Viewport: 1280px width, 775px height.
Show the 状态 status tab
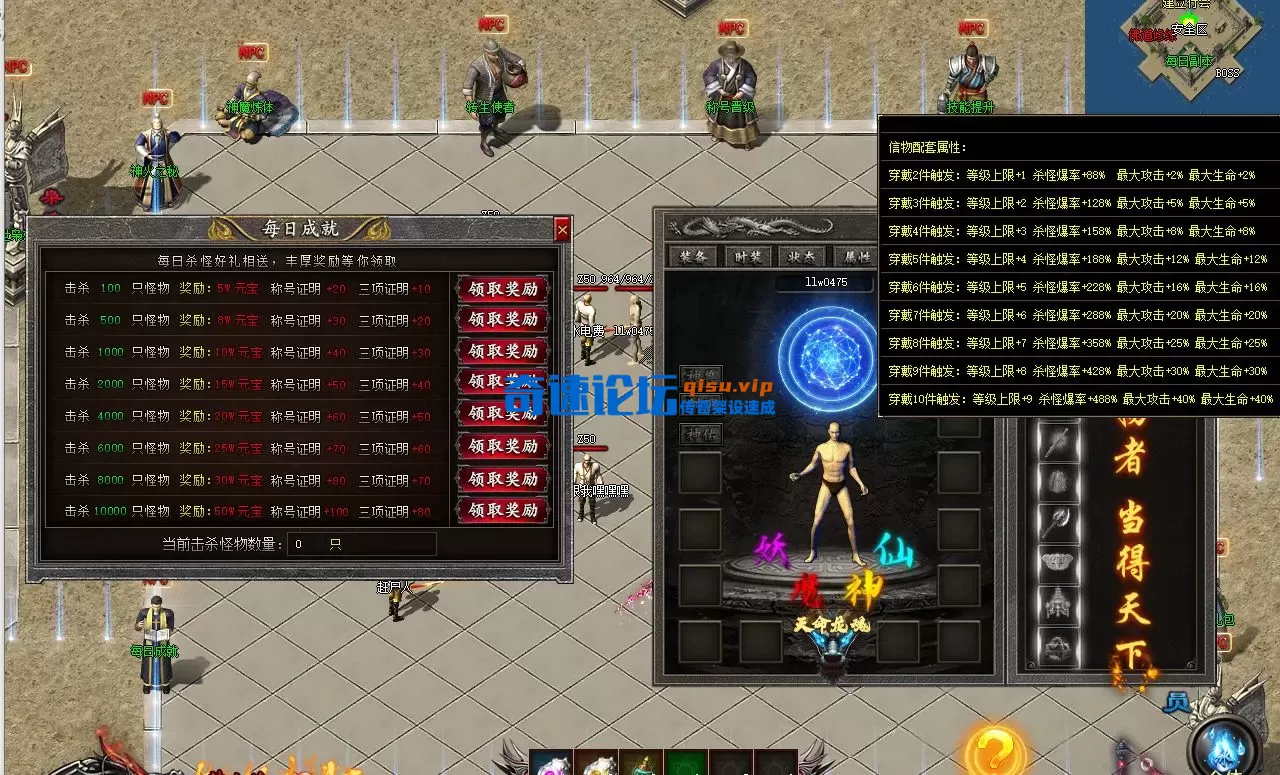point(802,257)
